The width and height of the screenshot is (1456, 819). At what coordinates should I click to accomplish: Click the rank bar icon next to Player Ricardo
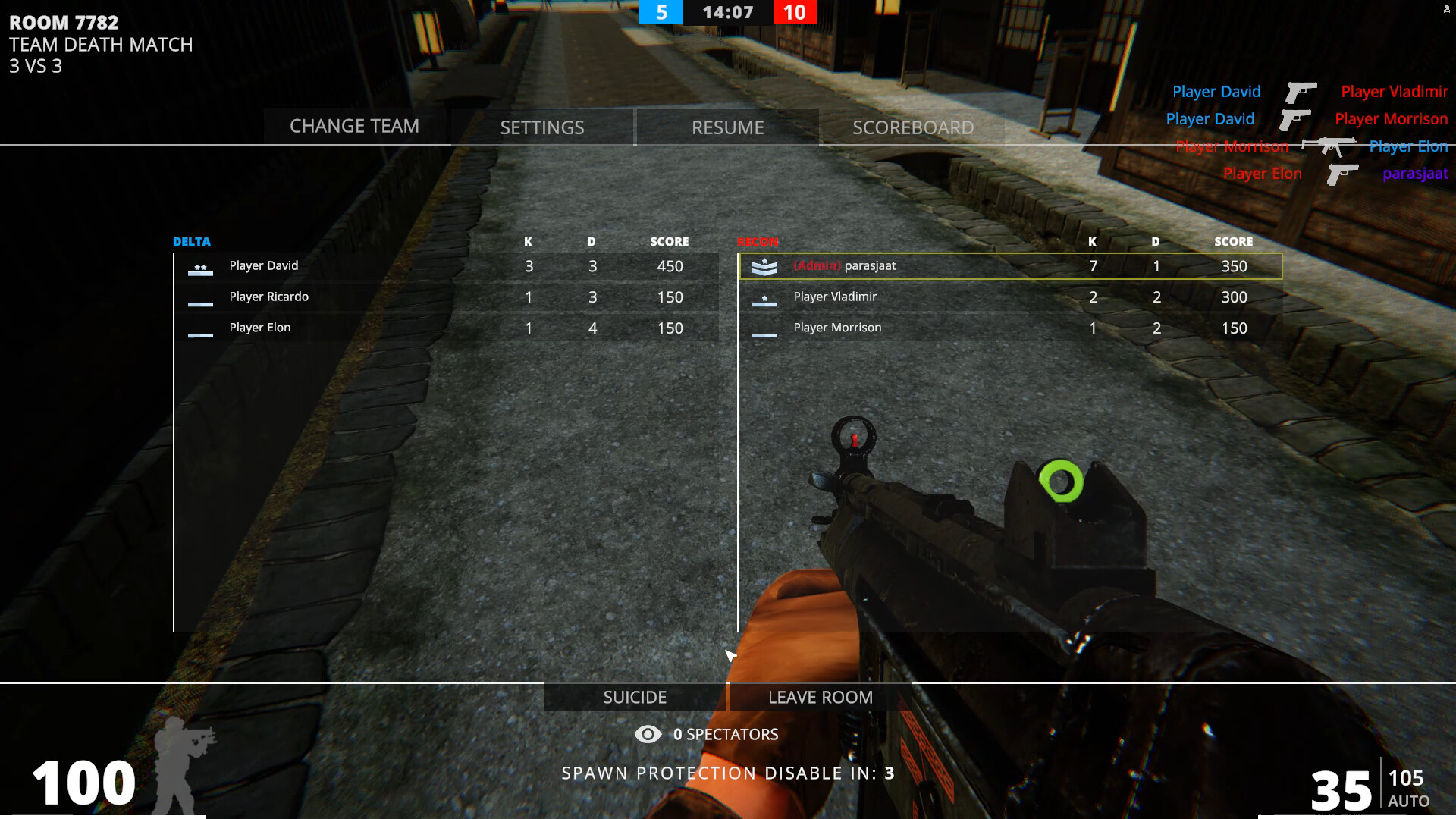point(201,302)
